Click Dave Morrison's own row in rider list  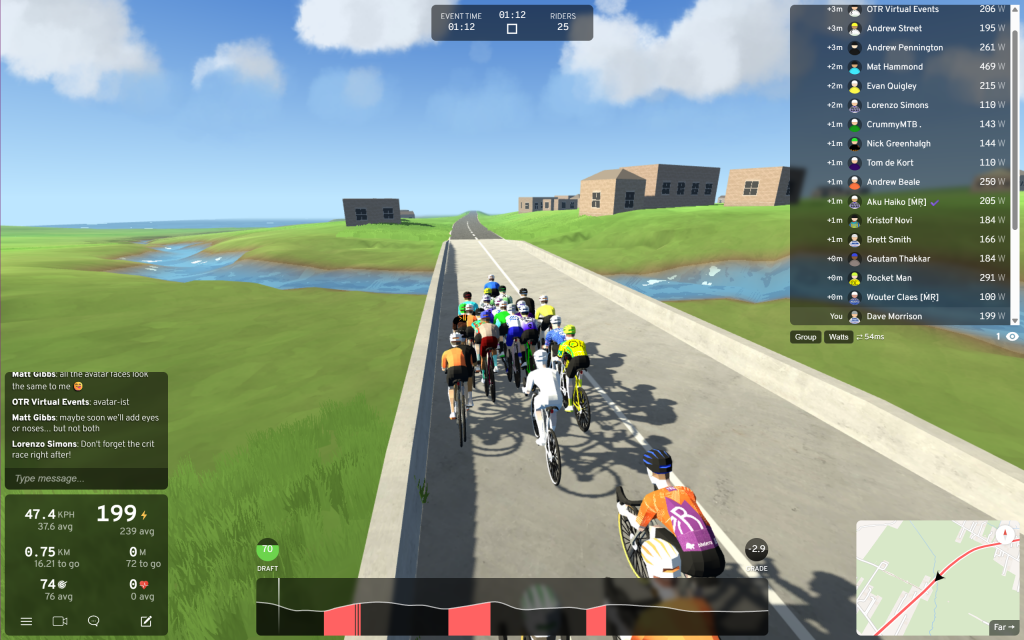(894, 316)
